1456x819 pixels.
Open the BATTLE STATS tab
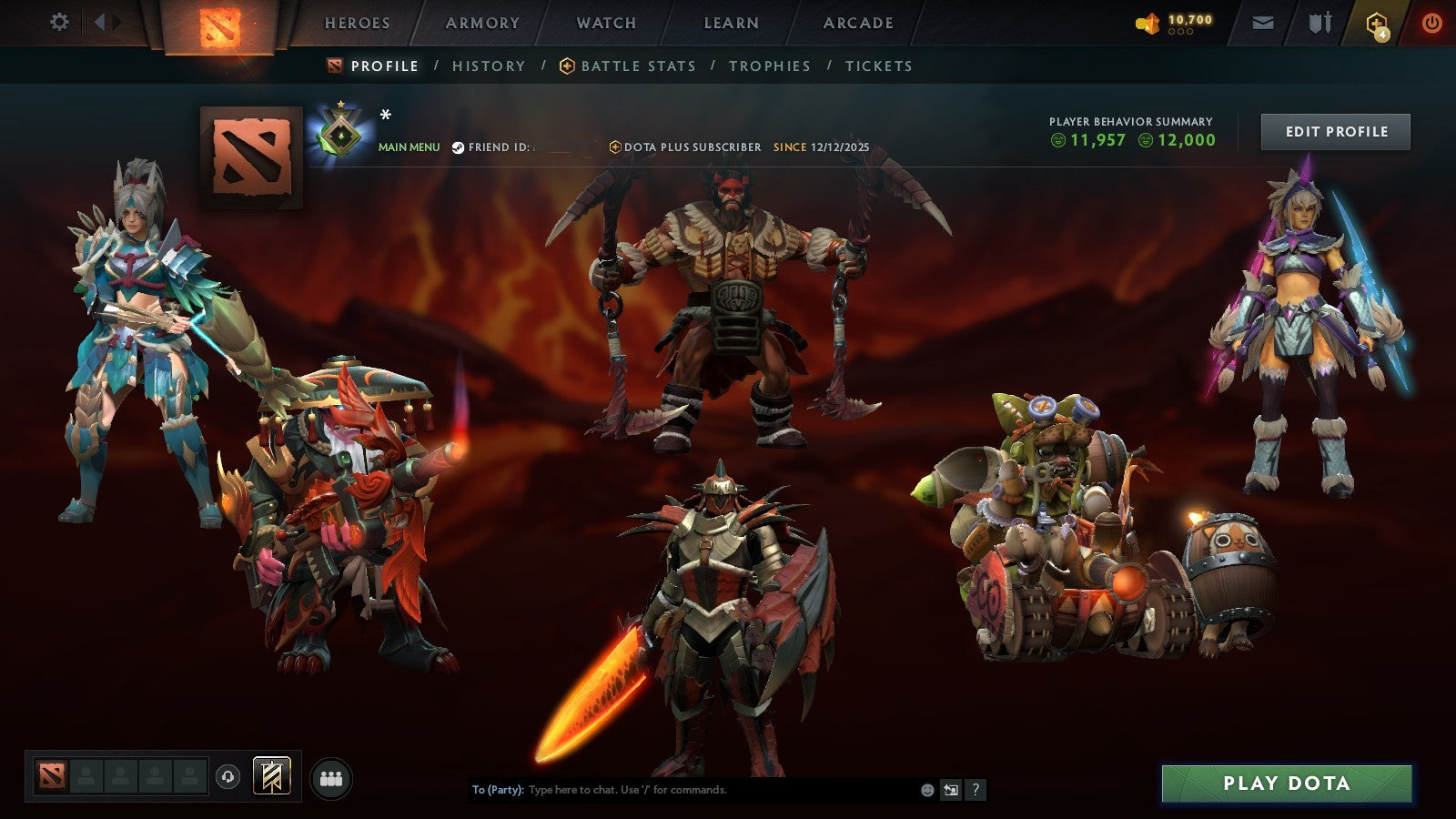click(x=636, y=66)
